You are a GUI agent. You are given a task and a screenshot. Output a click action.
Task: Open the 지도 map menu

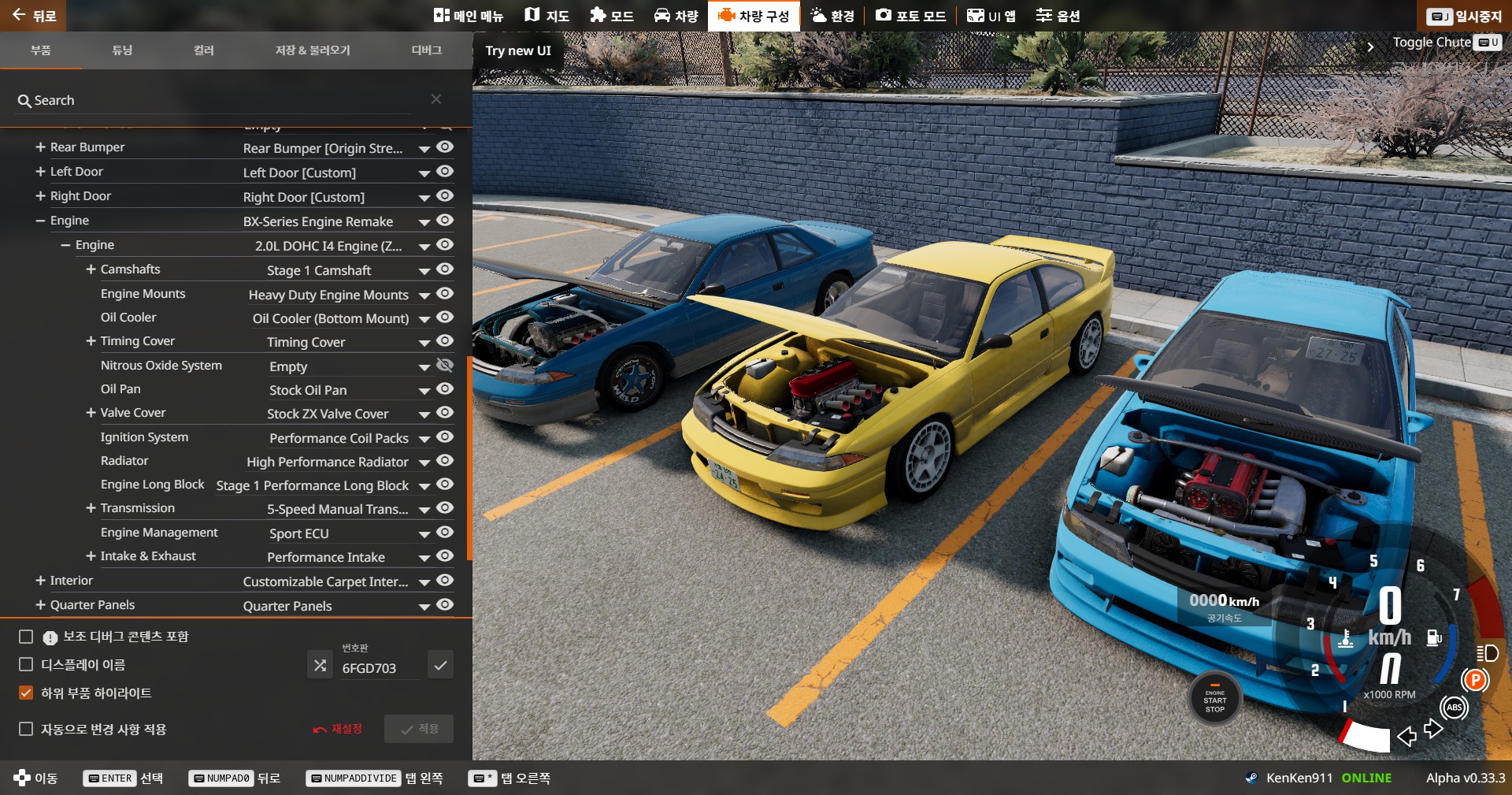[x=547, y=16]
